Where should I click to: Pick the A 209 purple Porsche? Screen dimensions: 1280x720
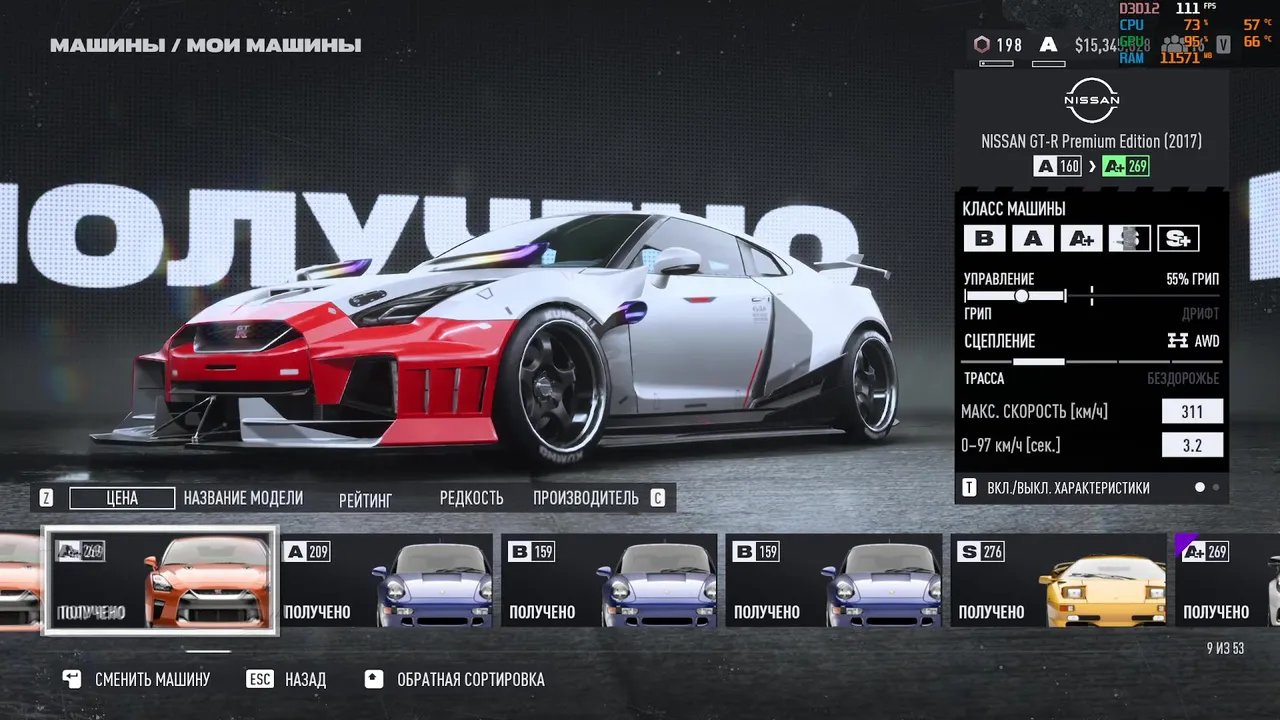point(386,580)
